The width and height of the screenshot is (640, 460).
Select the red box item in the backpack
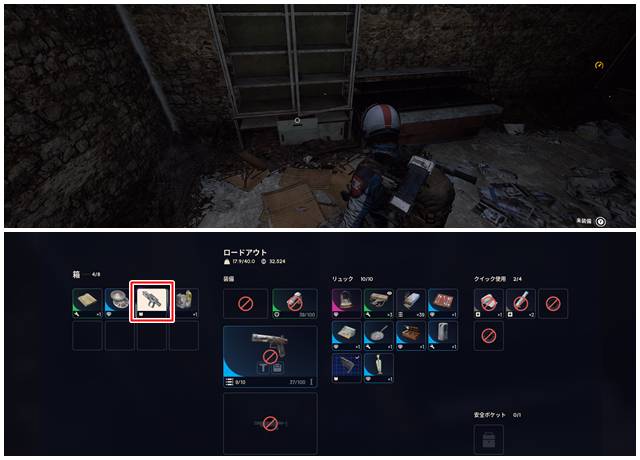coord(442,302)
